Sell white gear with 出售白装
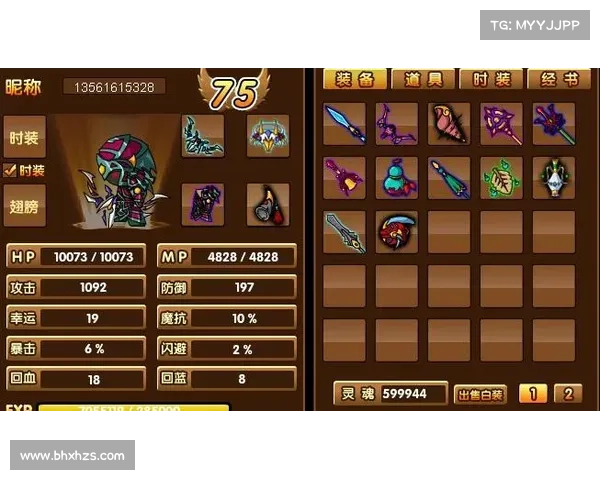The width and height of the screenshot is (600, 480). (x=481, y=394)
